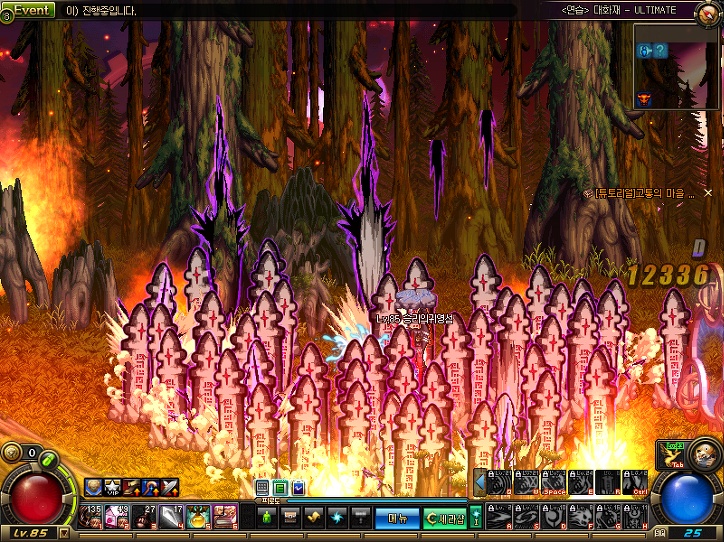This screenshot has height=542, width=724.
Task: Click the blue 메뉴 menu button
Action: click(397, 517)
